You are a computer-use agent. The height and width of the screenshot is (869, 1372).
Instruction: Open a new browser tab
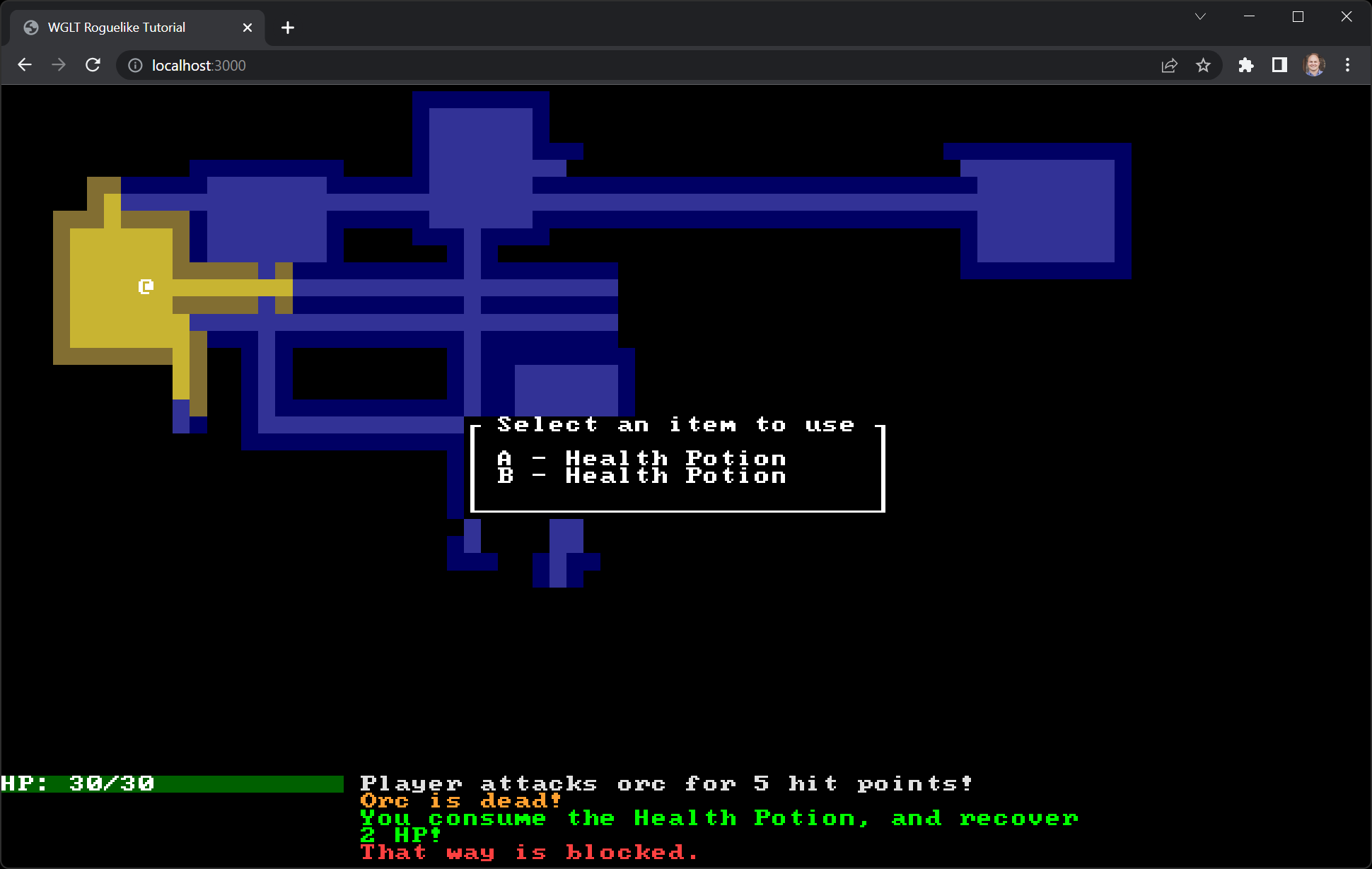(287, 28)
